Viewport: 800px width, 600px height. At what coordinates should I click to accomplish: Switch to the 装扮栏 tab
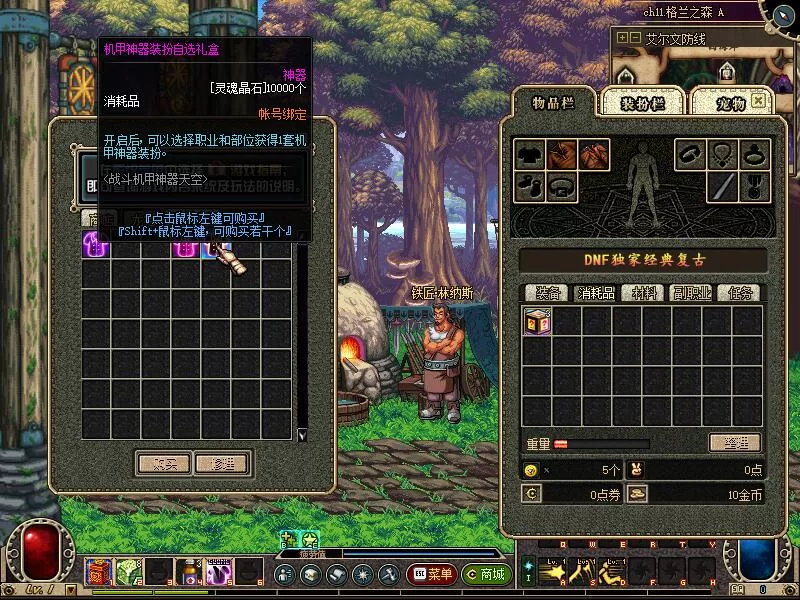pos(642,102)
